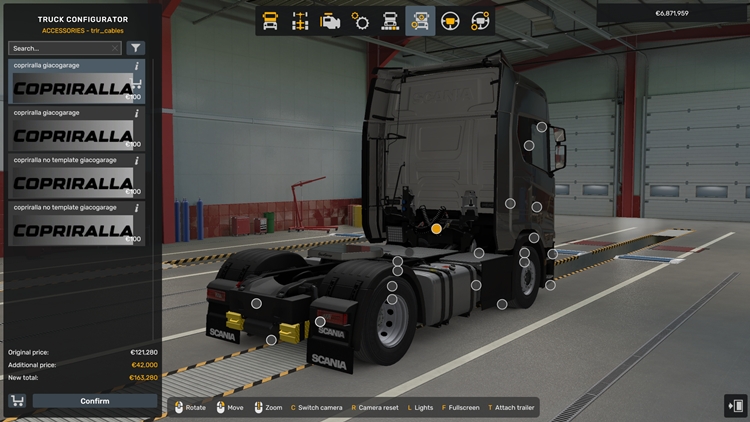Select the truck front paint category
Screen dimensions: 750x422
(390, 20)
